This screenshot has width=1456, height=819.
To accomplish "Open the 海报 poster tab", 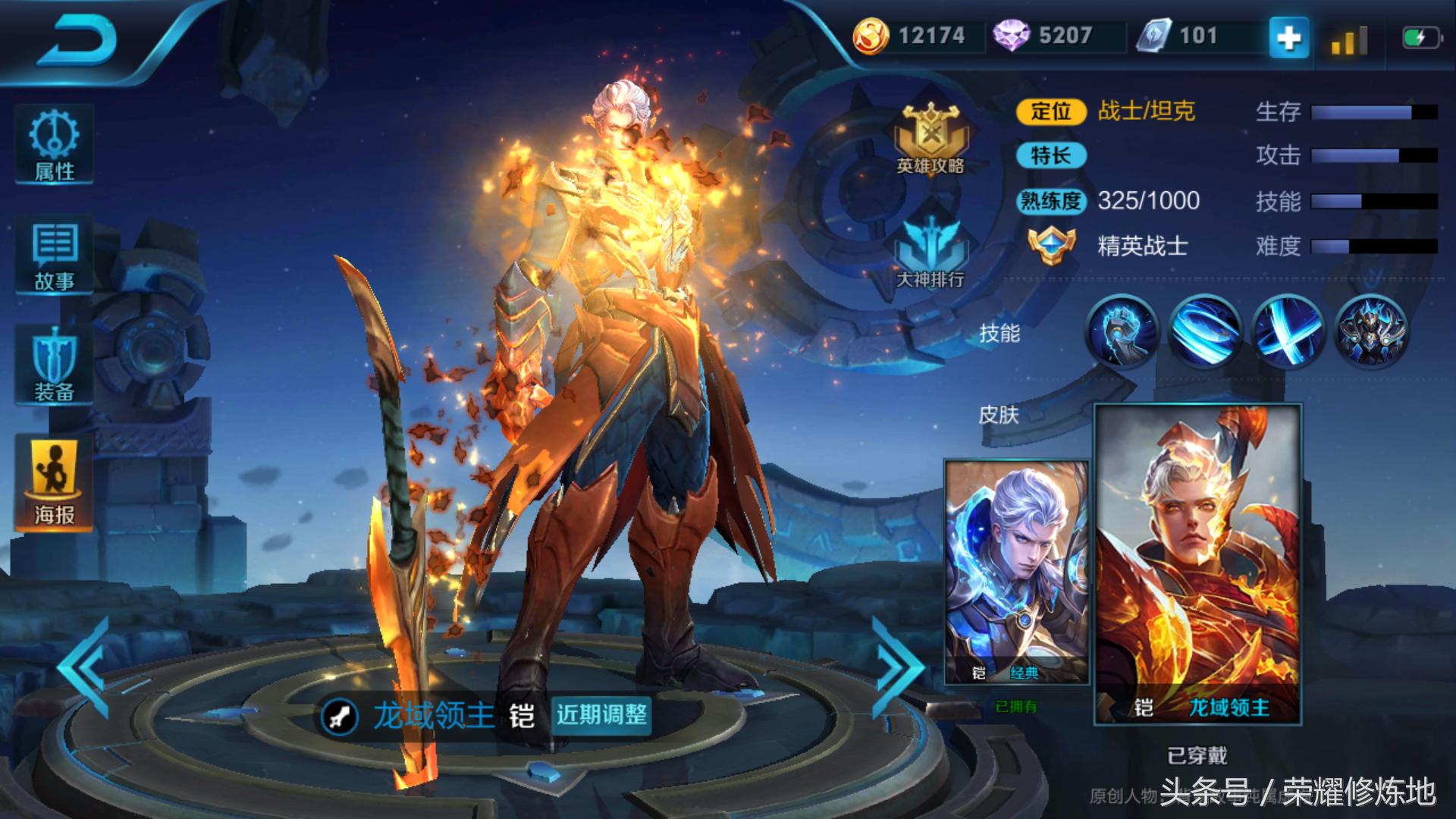I will tap(54, 483).
